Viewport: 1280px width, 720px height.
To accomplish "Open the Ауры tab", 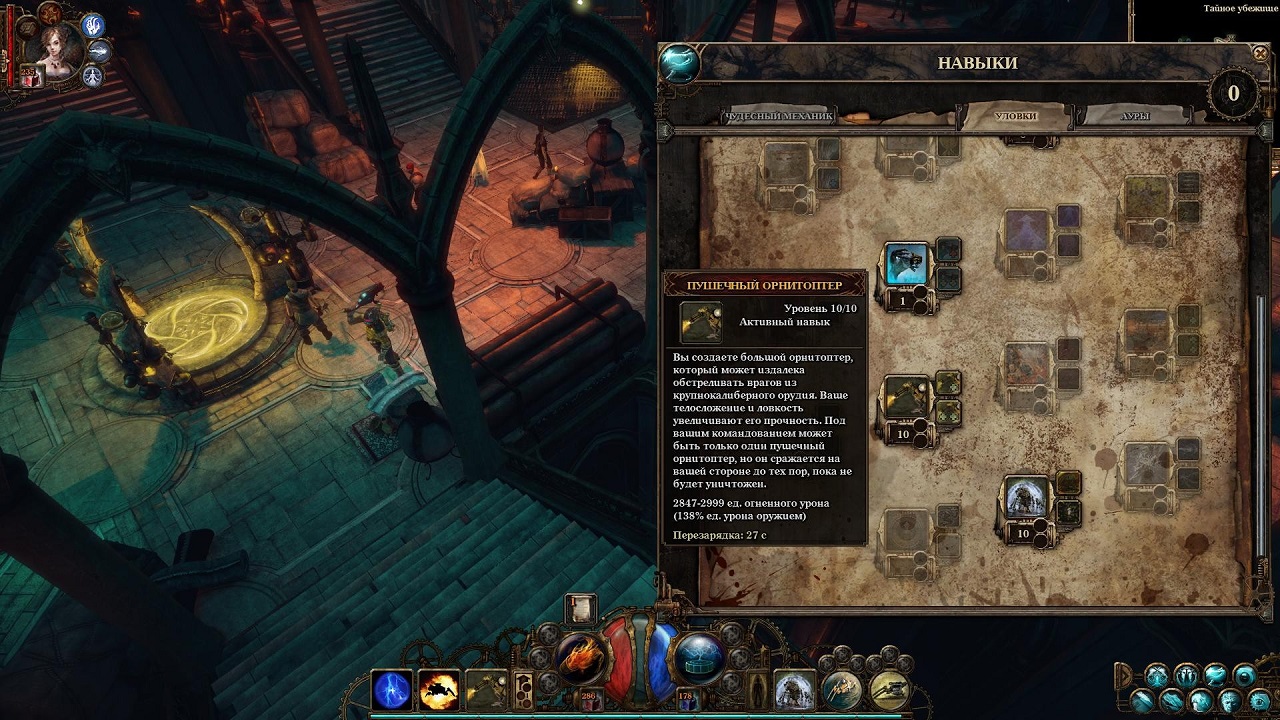I will (x=1134, y=116).
